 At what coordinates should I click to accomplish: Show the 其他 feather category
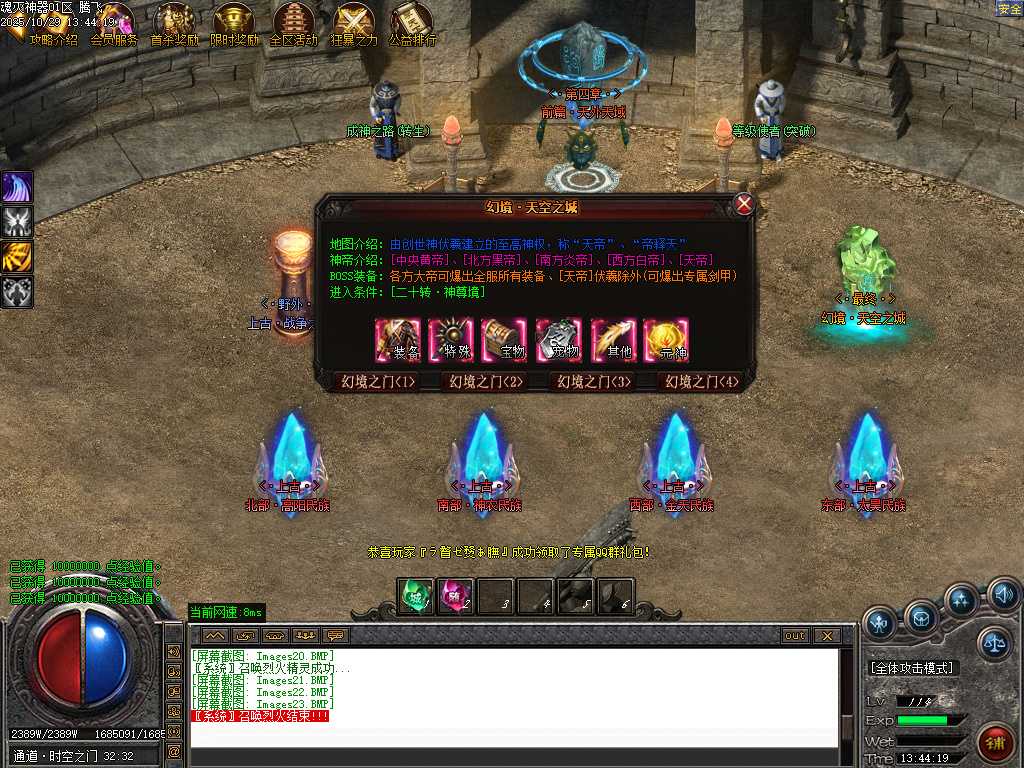pyautogui.click(x=612, y=340)
